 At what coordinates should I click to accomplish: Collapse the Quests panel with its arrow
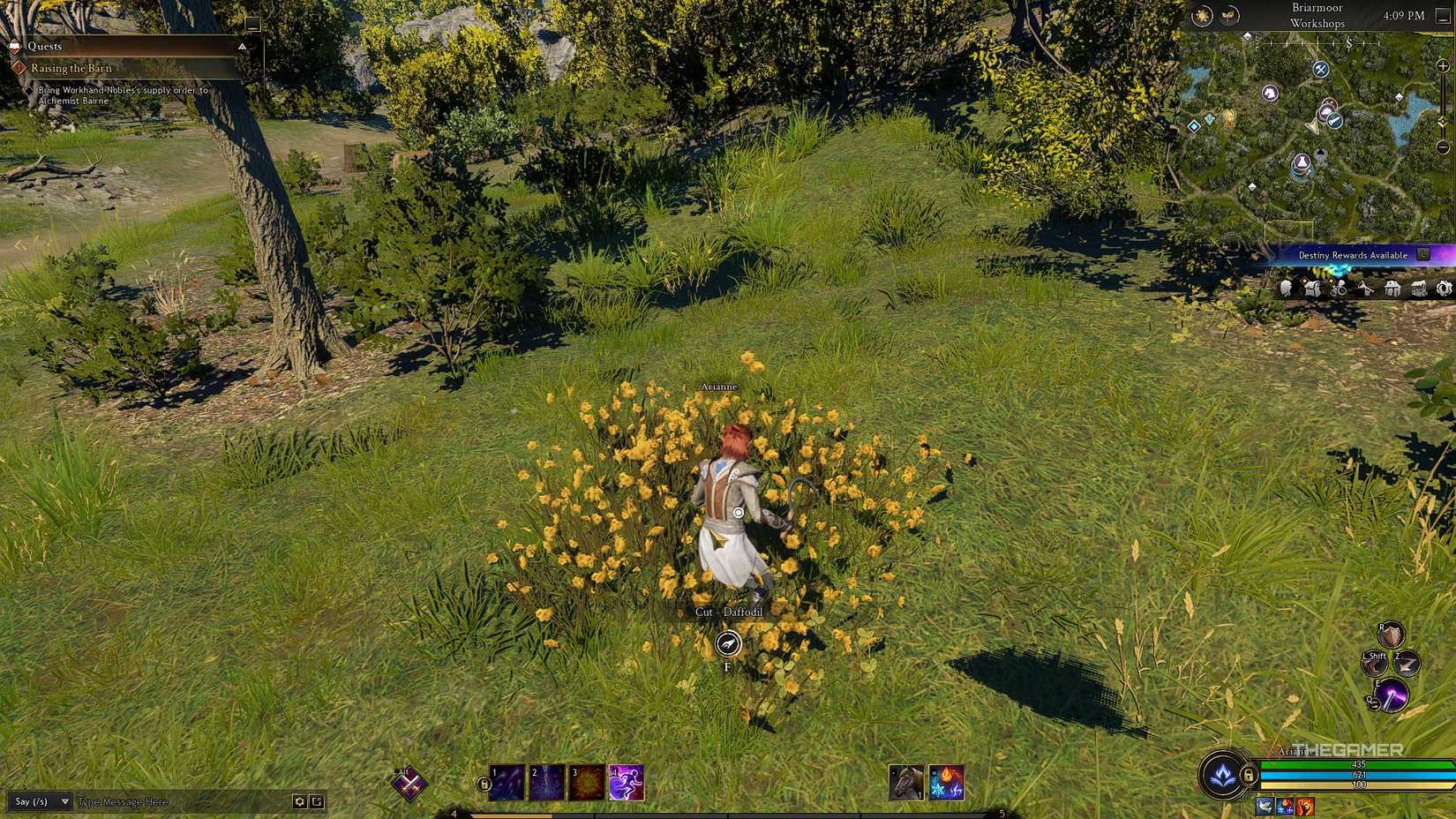tap(241, 46)
